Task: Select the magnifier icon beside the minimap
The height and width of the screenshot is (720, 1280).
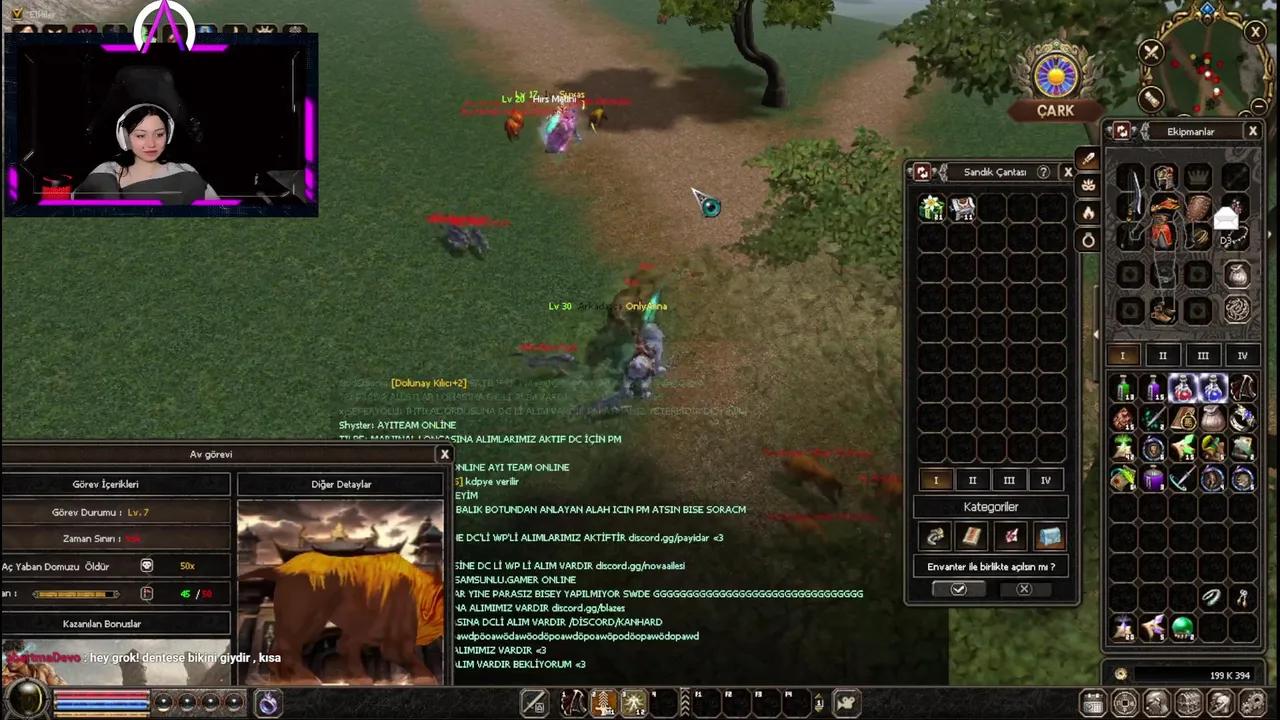Action: pos(1151,97)
